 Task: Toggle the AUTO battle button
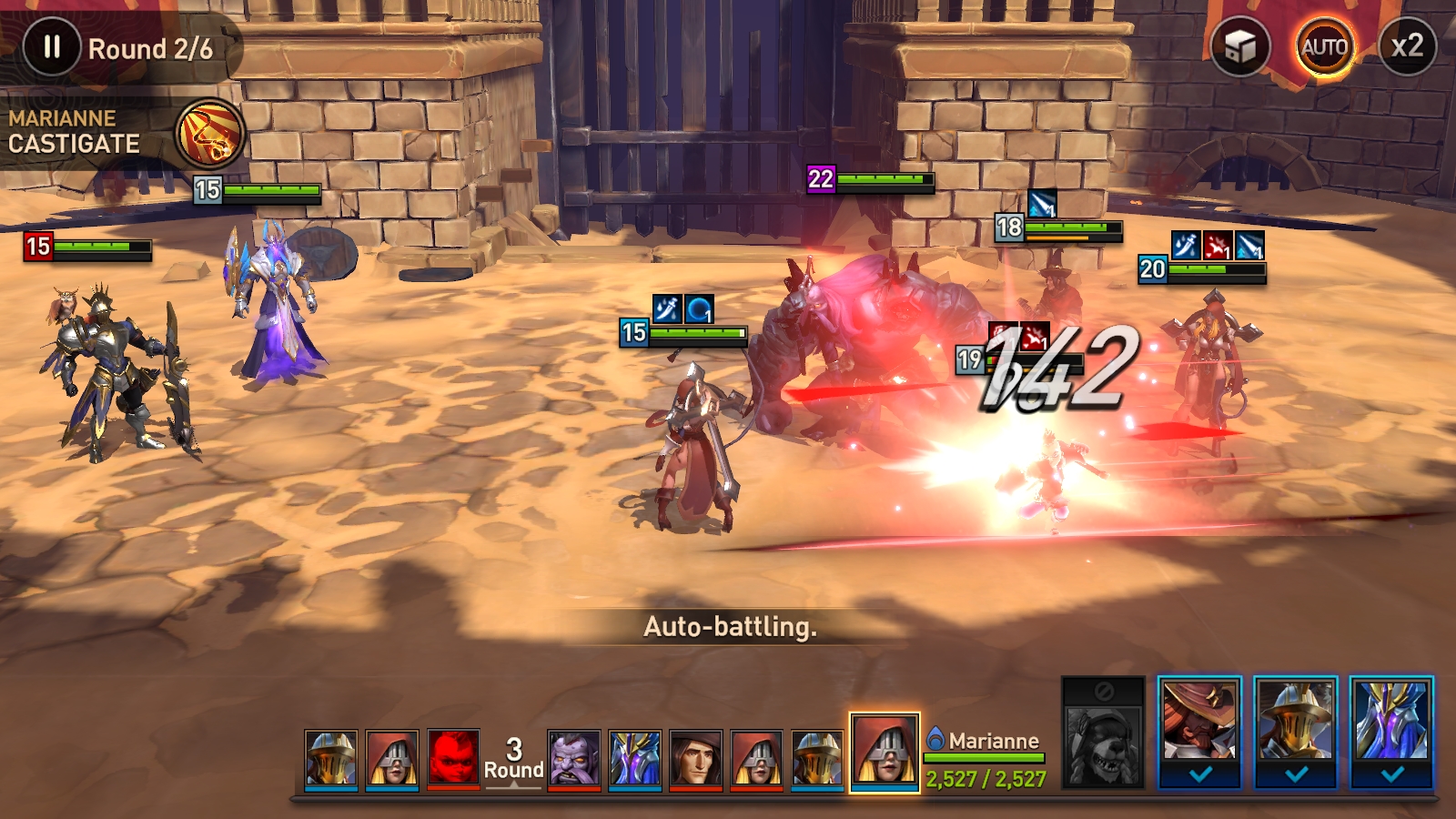pyautogui.click(x=1323, y=46)
